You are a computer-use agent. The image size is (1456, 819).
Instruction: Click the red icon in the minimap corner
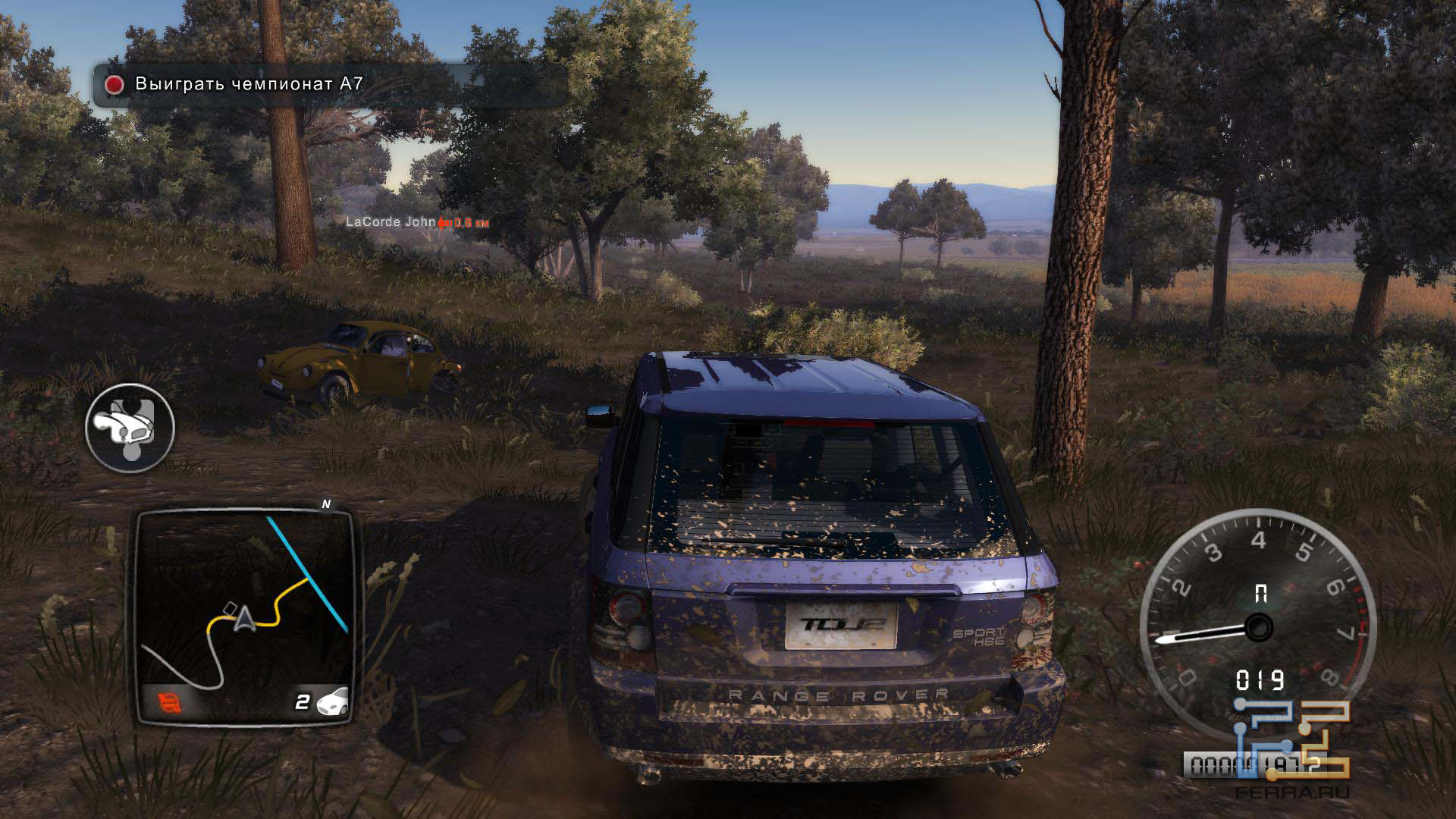pos(171,703)
